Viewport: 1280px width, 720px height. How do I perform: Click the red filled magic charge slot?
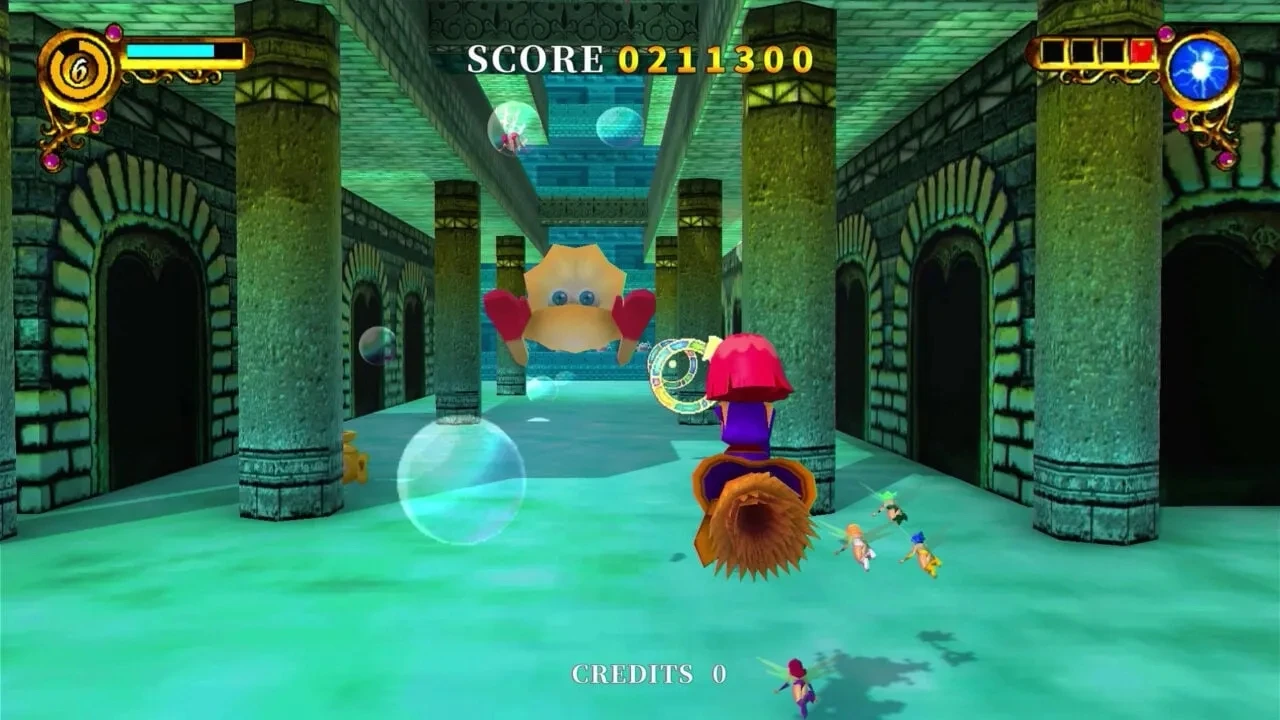[1141, 52]
